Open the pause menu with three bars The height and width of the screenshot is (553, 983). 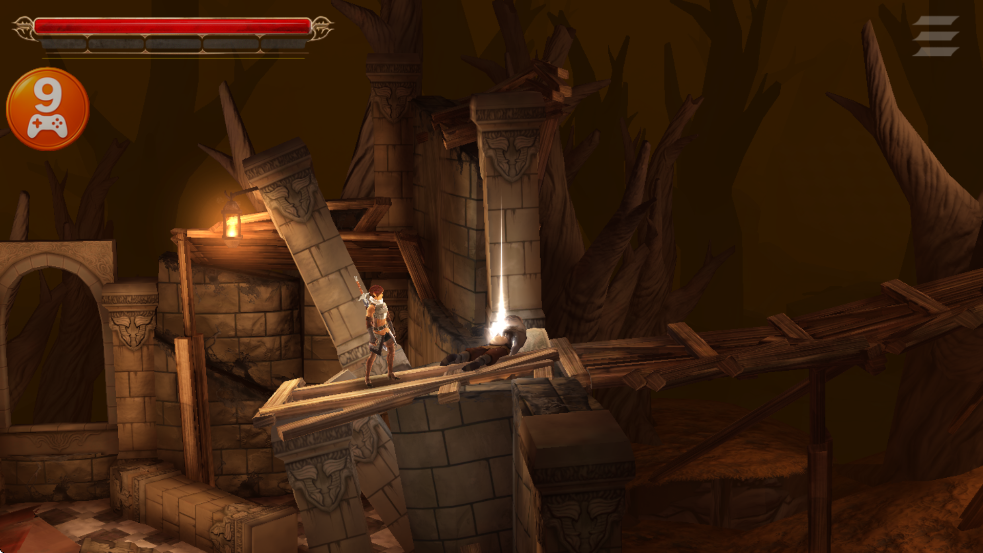(935, 36)
